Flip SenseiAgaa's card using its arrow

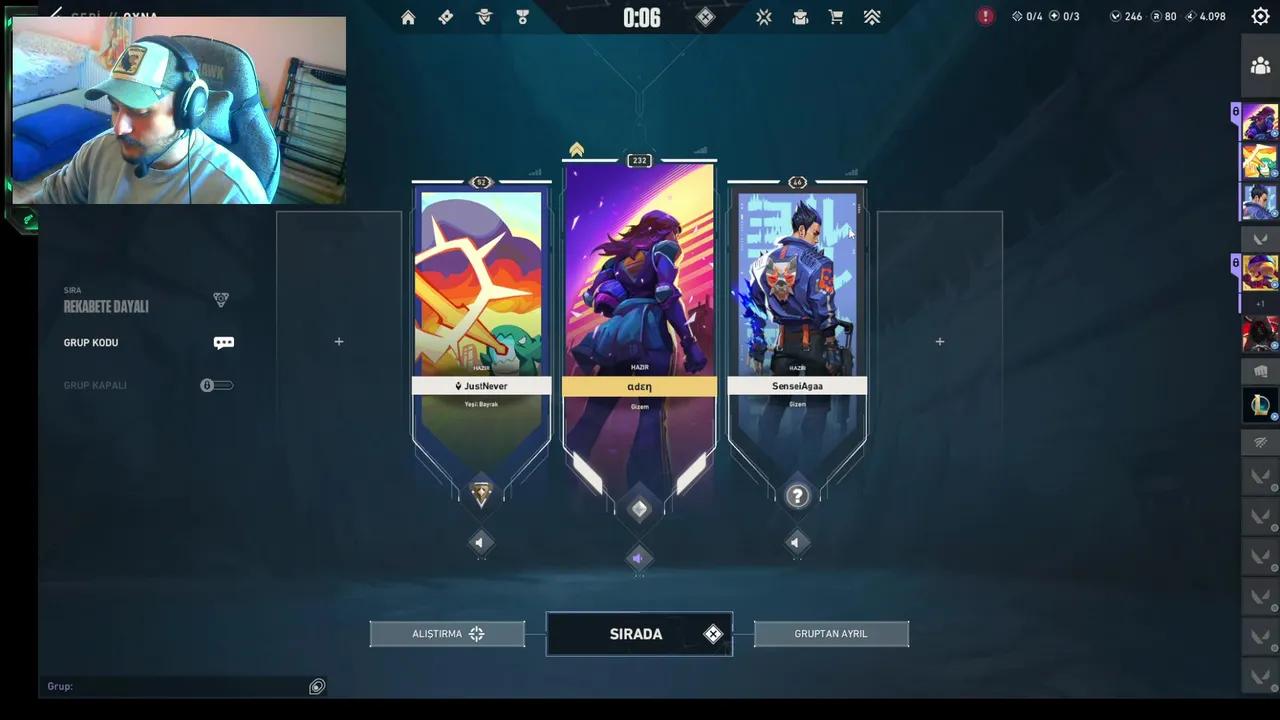[x=796, y=542]
